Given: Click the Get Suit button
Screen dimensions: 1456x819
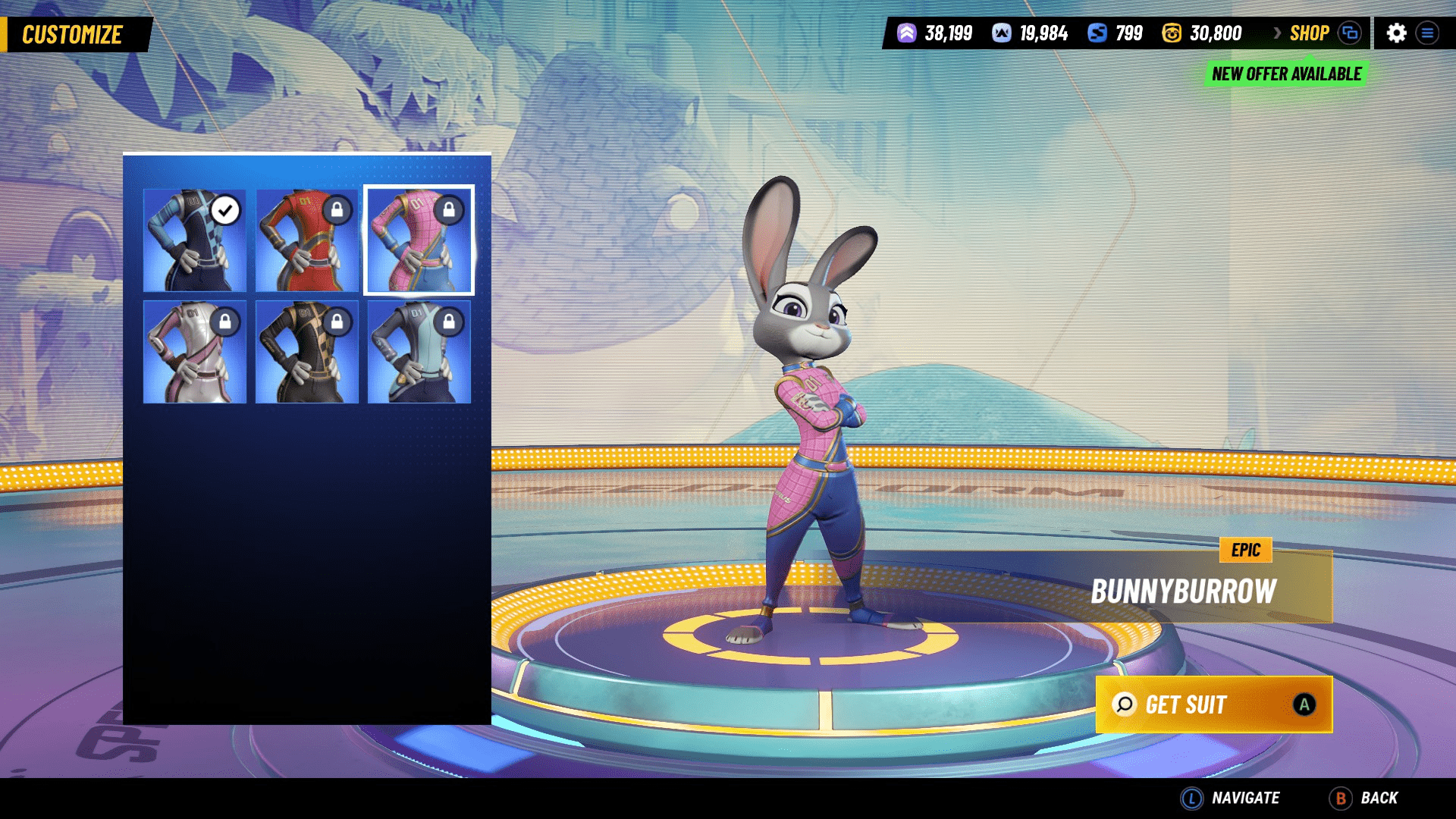Looking at the screenshot, I should coord(1213,704).
